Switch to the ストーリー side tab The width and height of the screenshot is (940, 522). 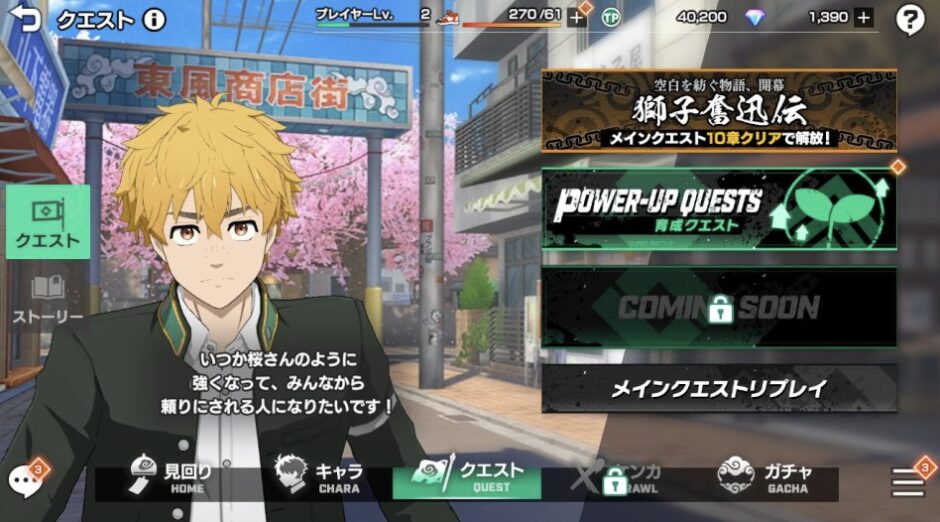(48, 299)
